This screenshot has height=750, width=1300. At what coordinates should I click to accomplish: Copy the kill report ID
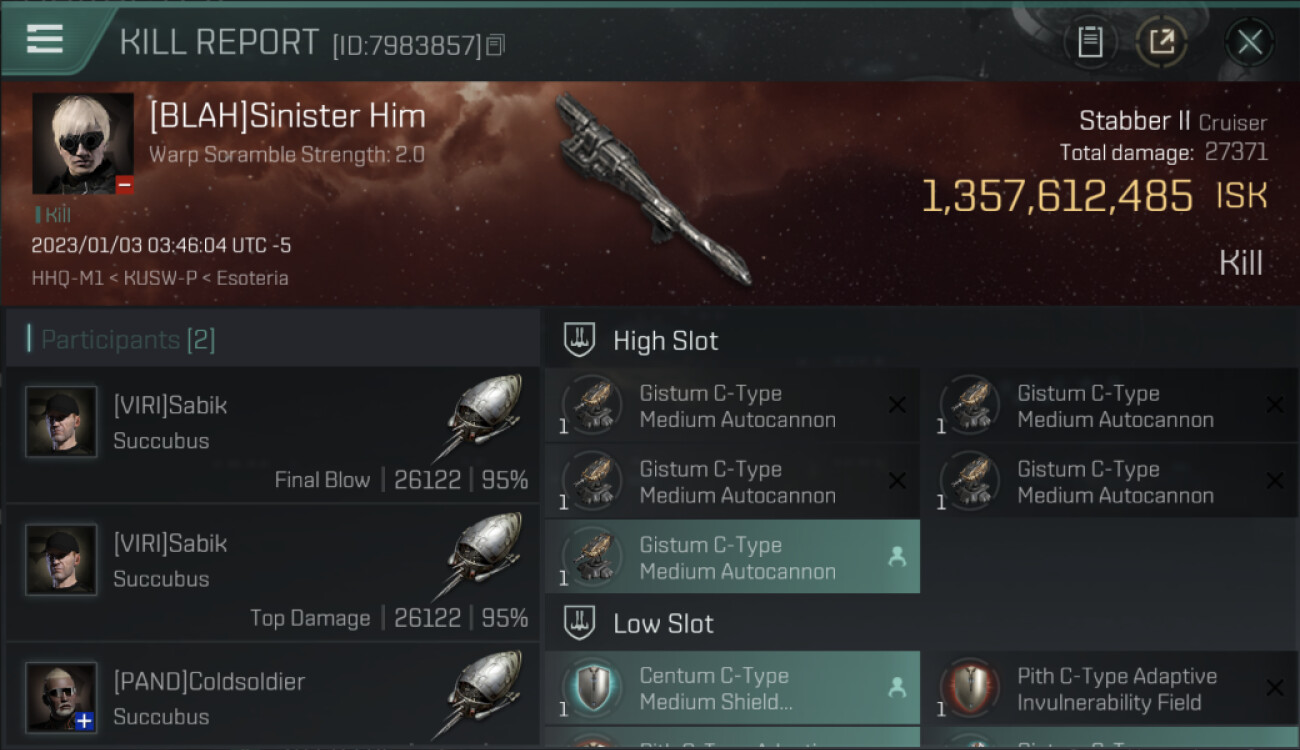click(x=496, y=45)
